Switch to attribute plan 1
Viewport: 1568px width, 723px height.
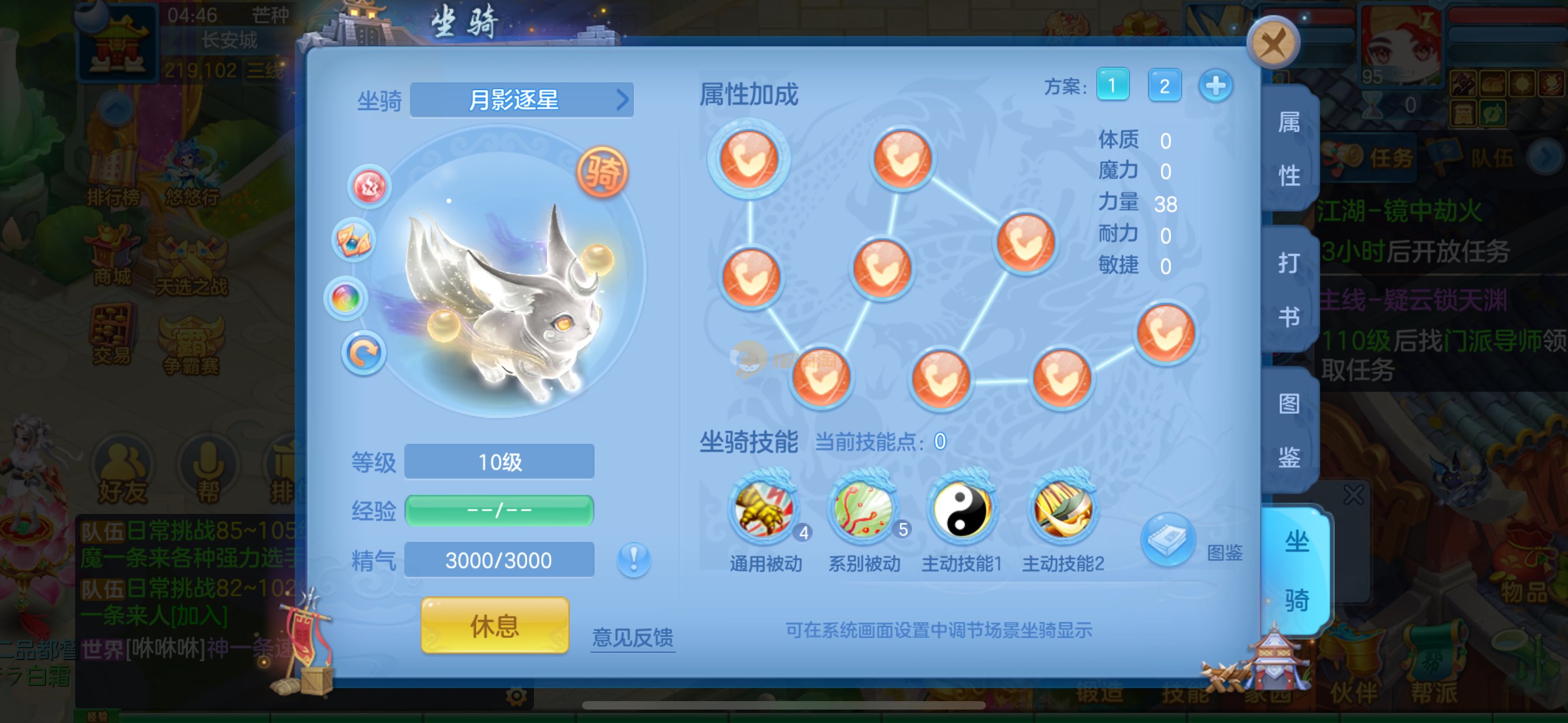[x=1112, y=85]
